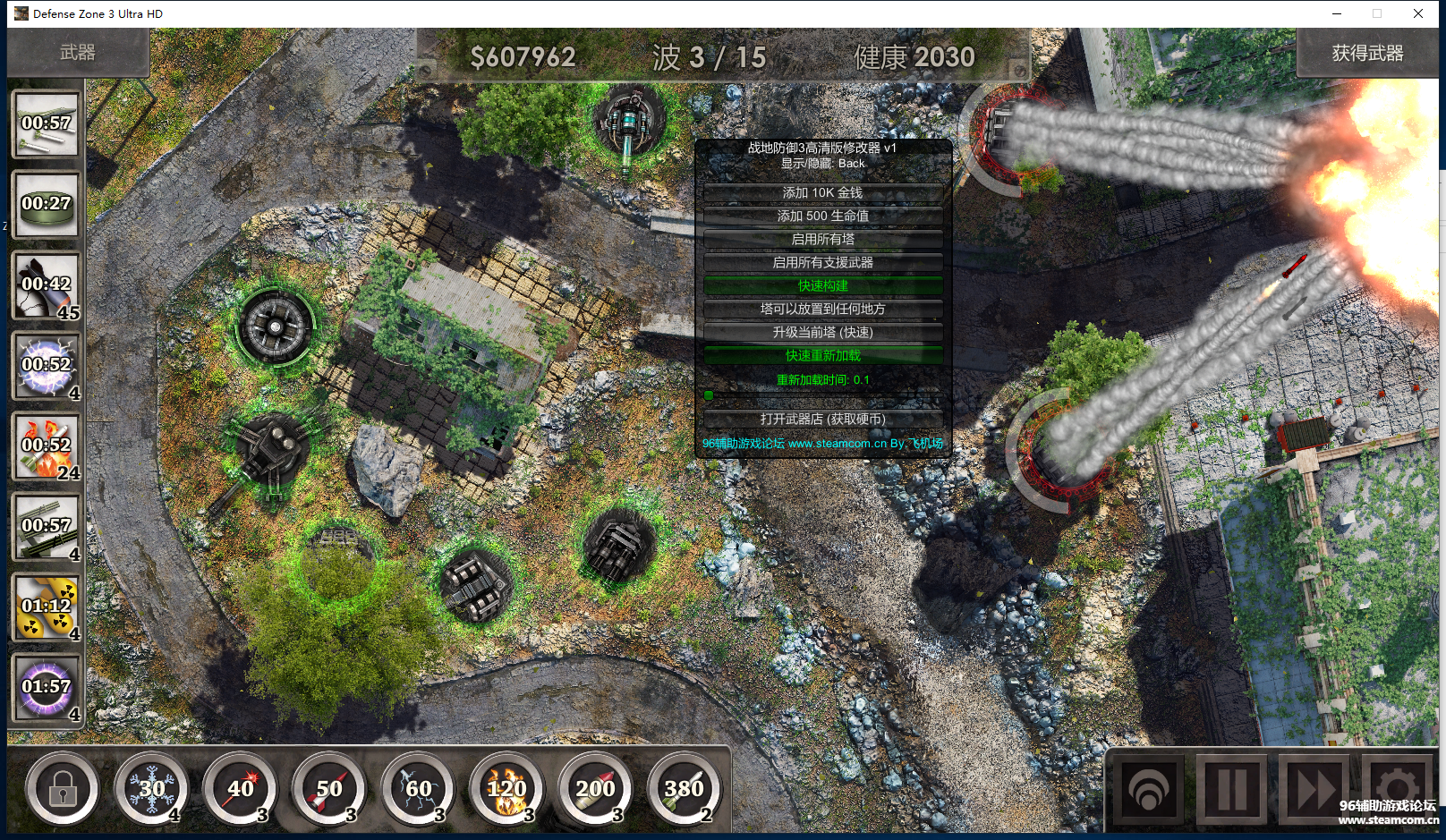Toggle the green 快速重新加载 option
Image resolution: width=1446 pixels, height=840 pixels.
(822, 355)
